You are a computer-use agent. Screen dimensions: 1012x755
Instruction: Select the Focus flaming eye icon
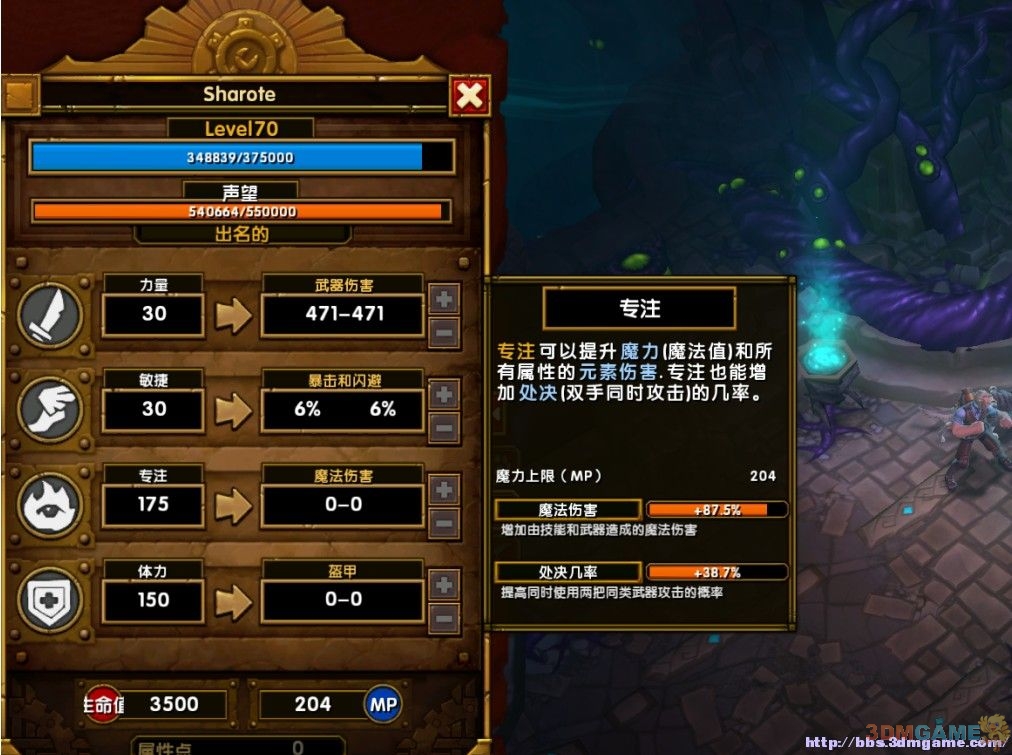pyautogui.click(x=49, y=505)
